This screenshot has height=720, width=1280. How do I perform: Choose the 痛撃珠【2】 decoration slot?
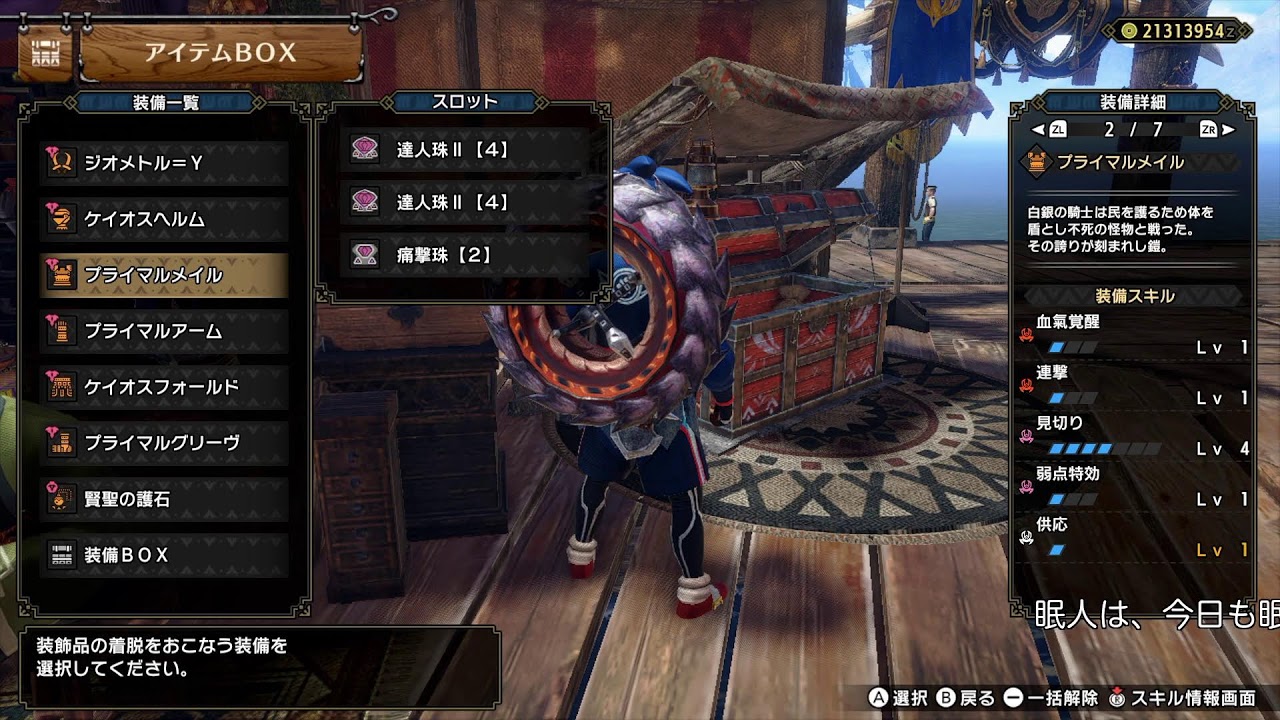(x=464, y=255)
